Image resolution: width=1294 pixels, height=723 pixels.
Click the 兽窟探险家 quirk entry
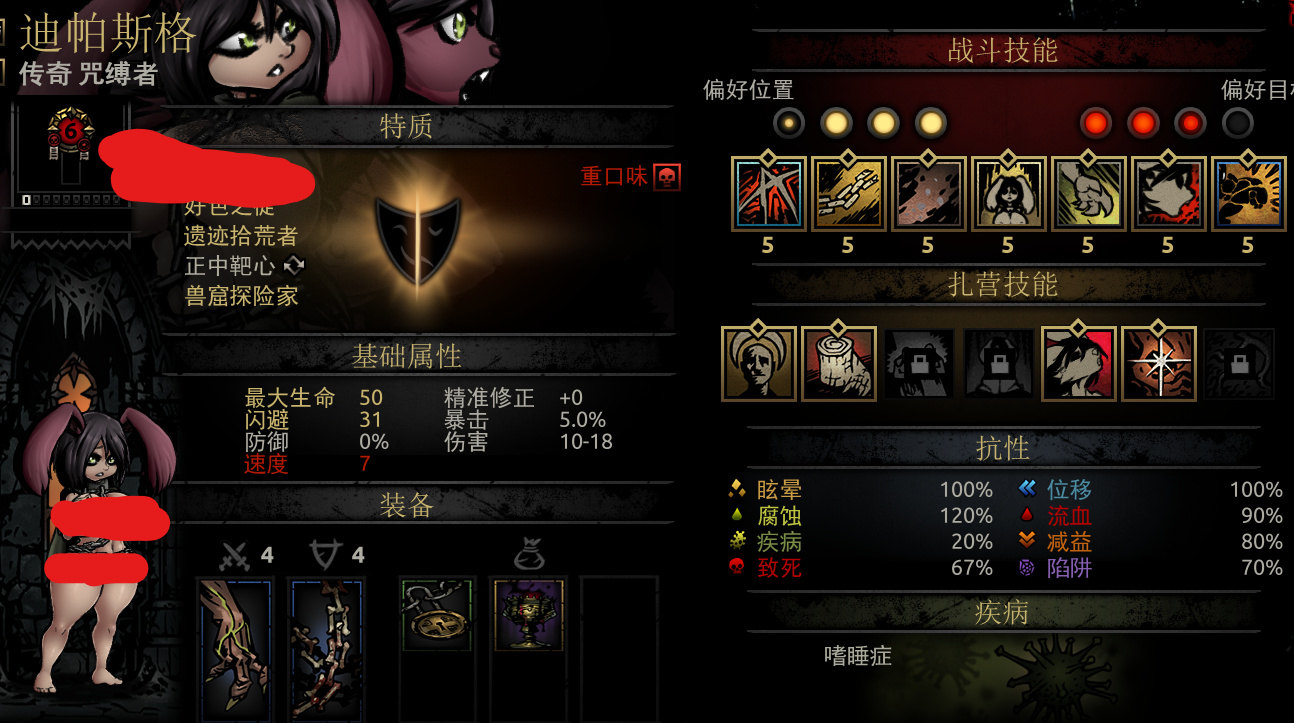[x=241, y=296]
